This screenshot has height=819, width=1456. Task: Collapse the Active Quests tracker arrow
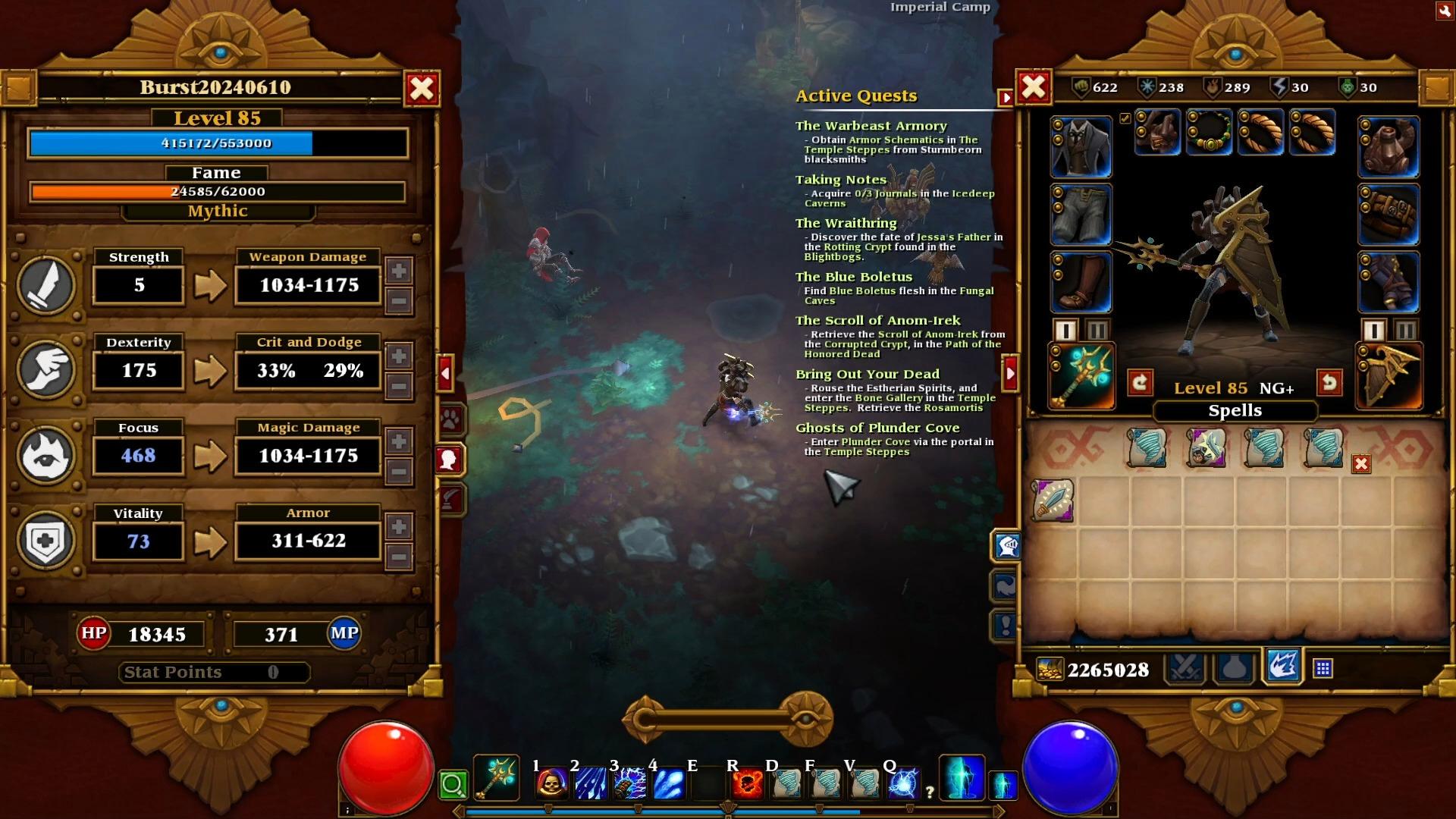(x=1006, y=98)
